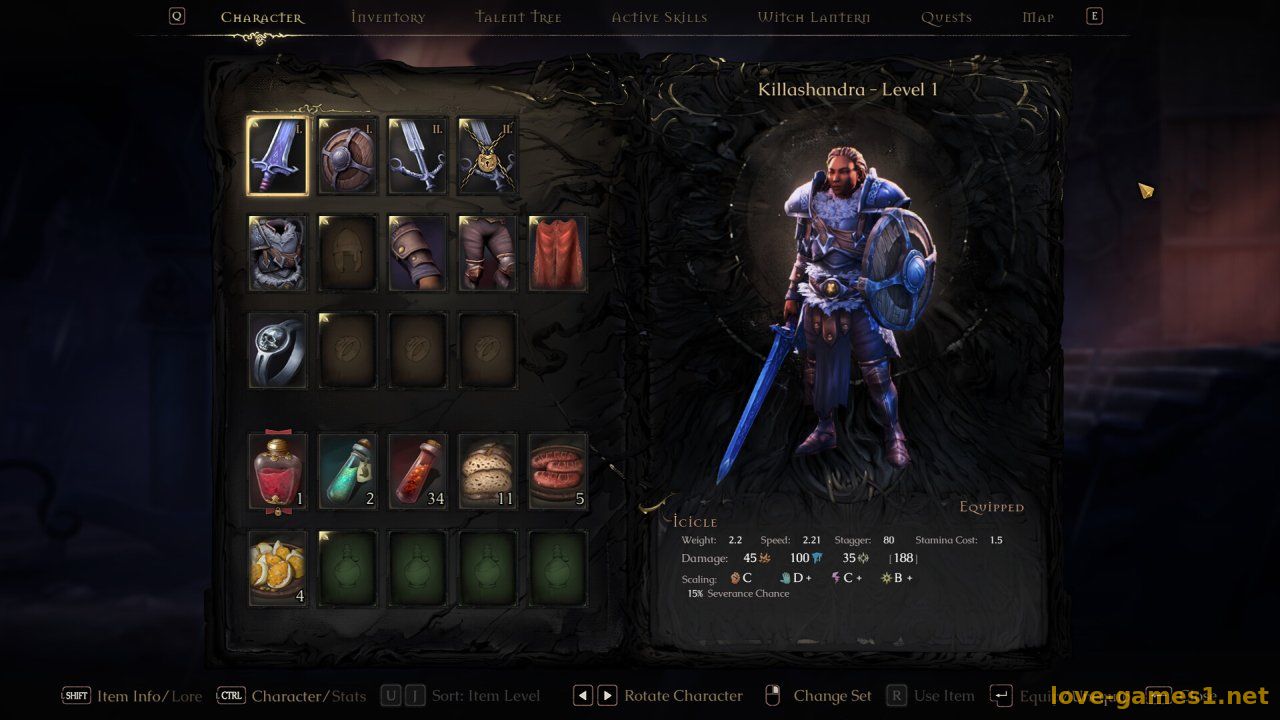The width and height of the screenshot is (1280, 720).
Task: Show the Quests tab
Action: [x=946, y=17]
